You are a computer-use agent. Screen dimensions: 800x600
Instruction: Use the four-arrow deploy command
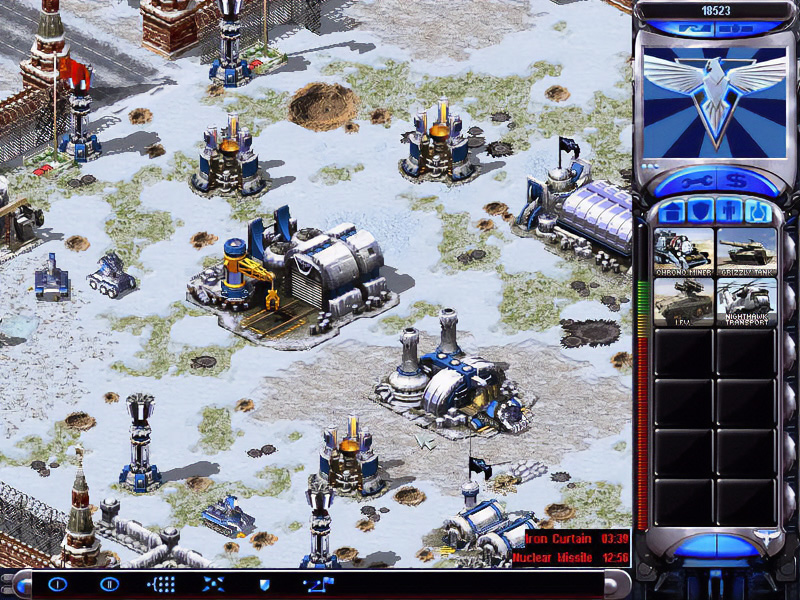(x=214, y=584)
